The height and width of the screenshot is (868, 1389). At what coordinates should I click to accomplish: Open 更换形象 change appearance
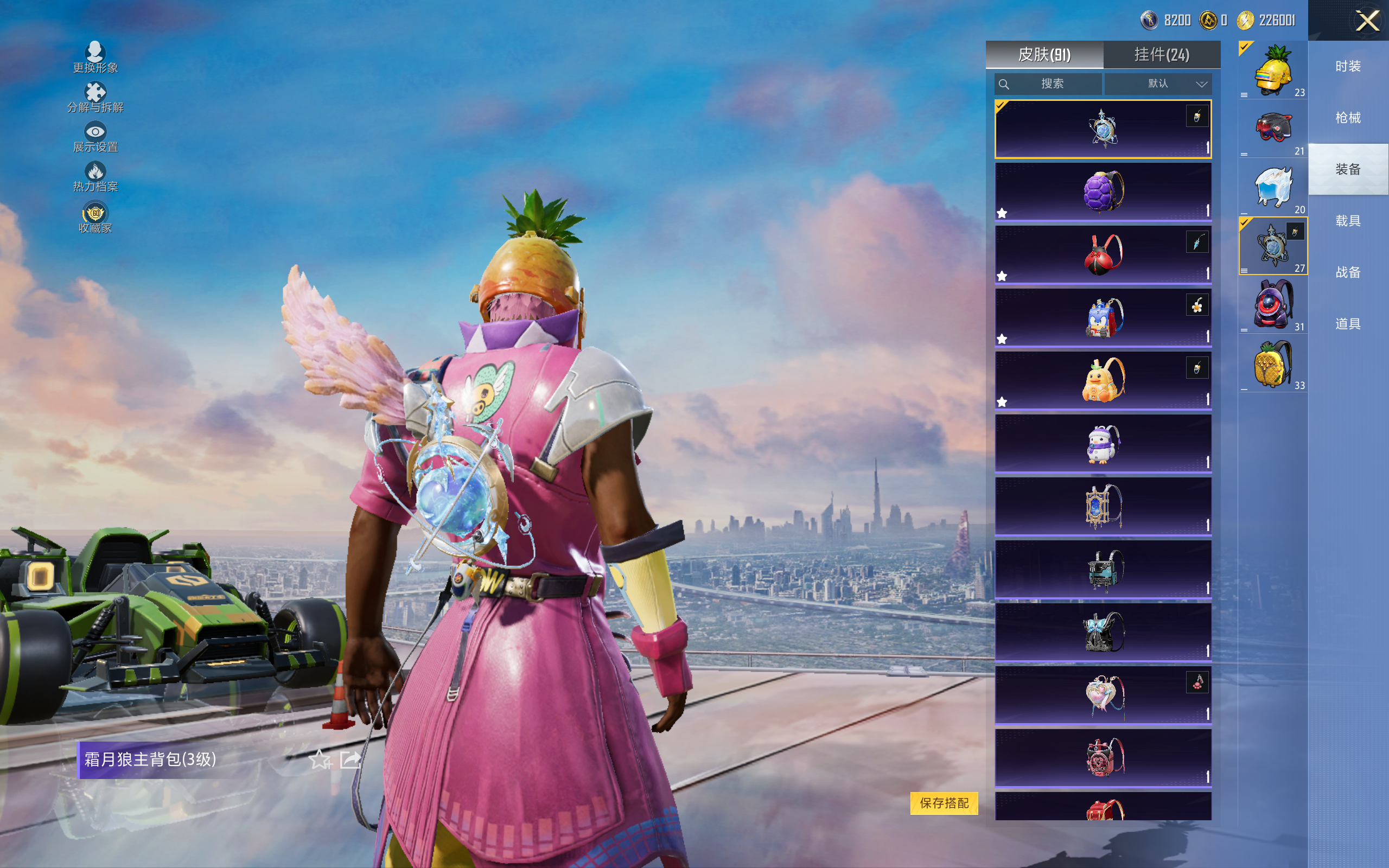95,58
